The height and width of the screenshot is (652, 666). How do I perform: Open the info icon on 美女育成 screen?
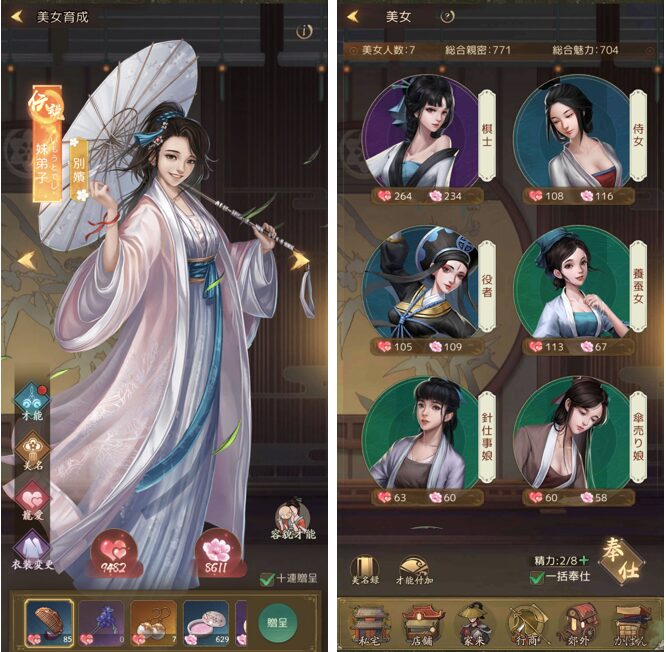304,31
